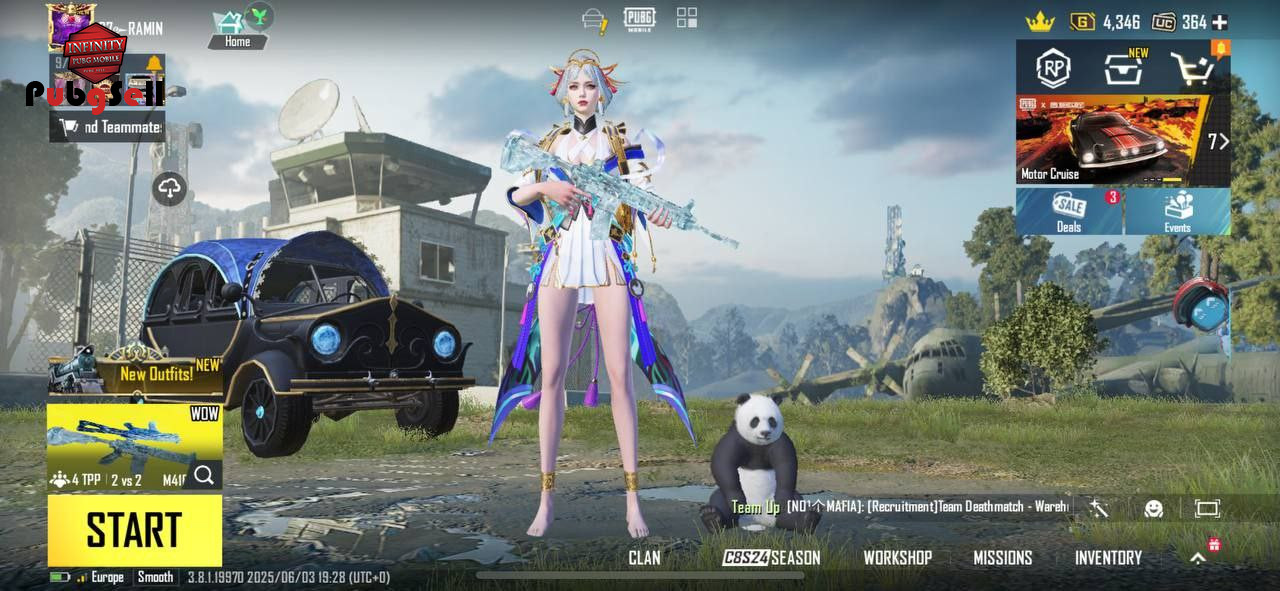This screenshot has width=1280, height=591.
Task: Open the C8S24 SEASON menu
Action: tap(771, 558)
